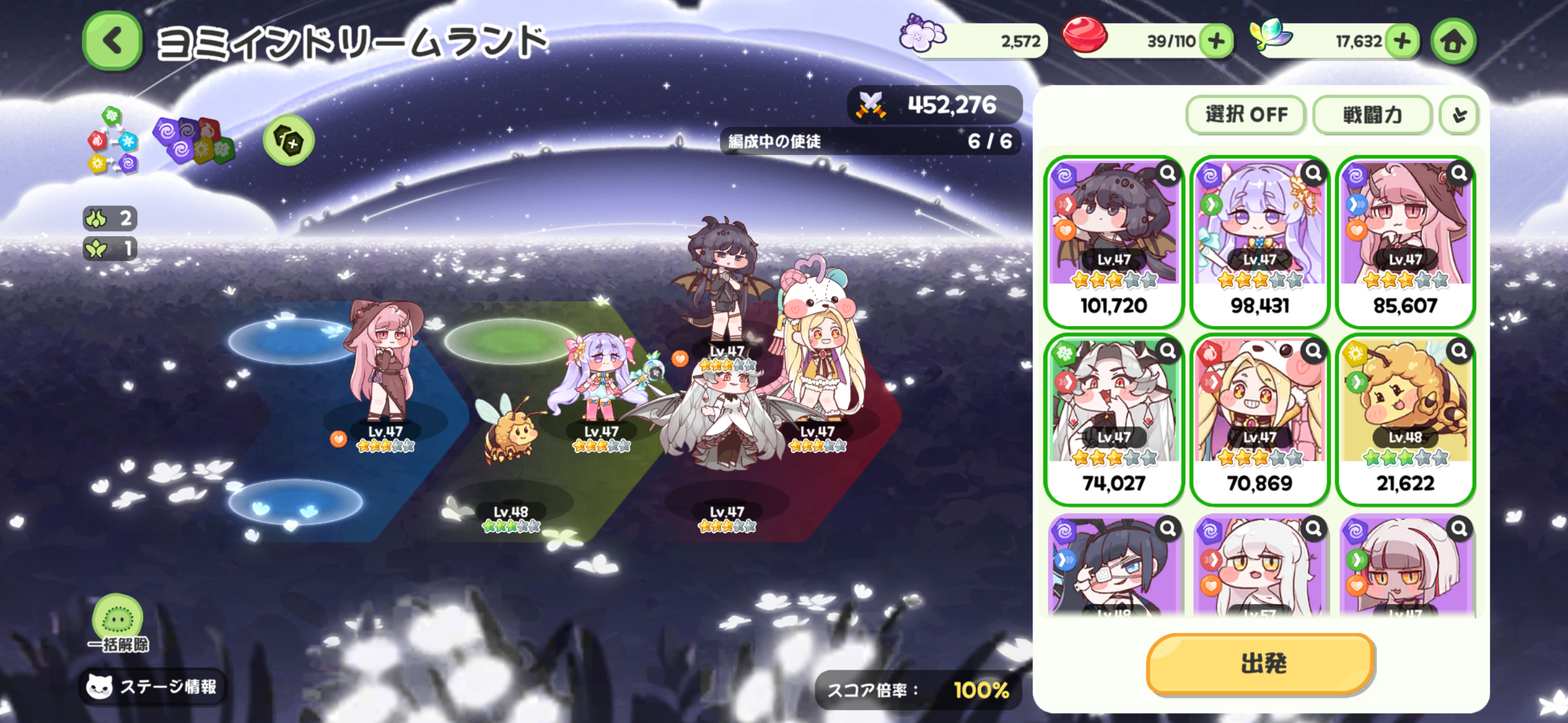Toggle the 選択 OFF button
1568x723 pixels.
[x=1246, y=115]
